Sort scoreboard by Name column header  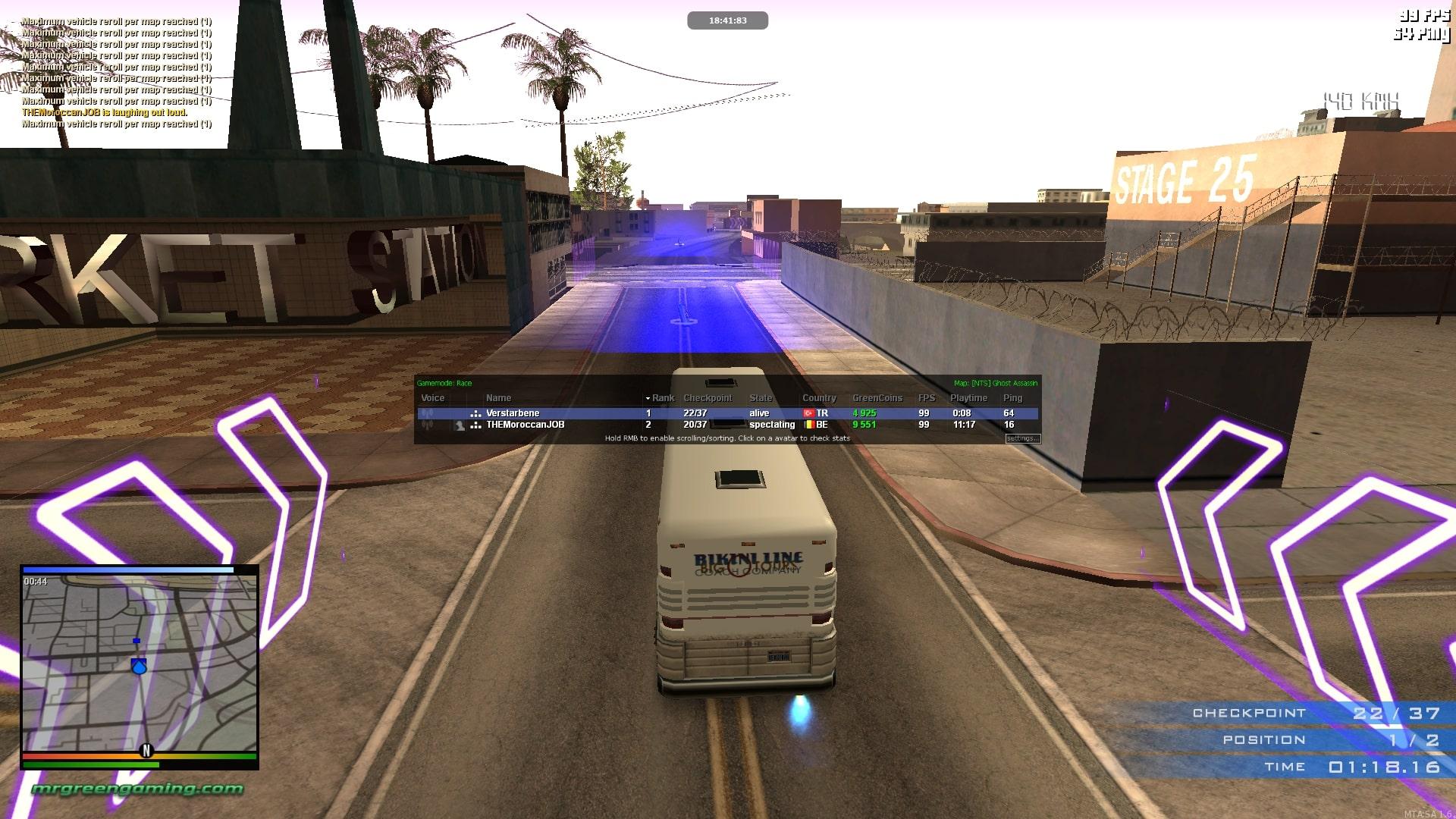click(498, 398)
